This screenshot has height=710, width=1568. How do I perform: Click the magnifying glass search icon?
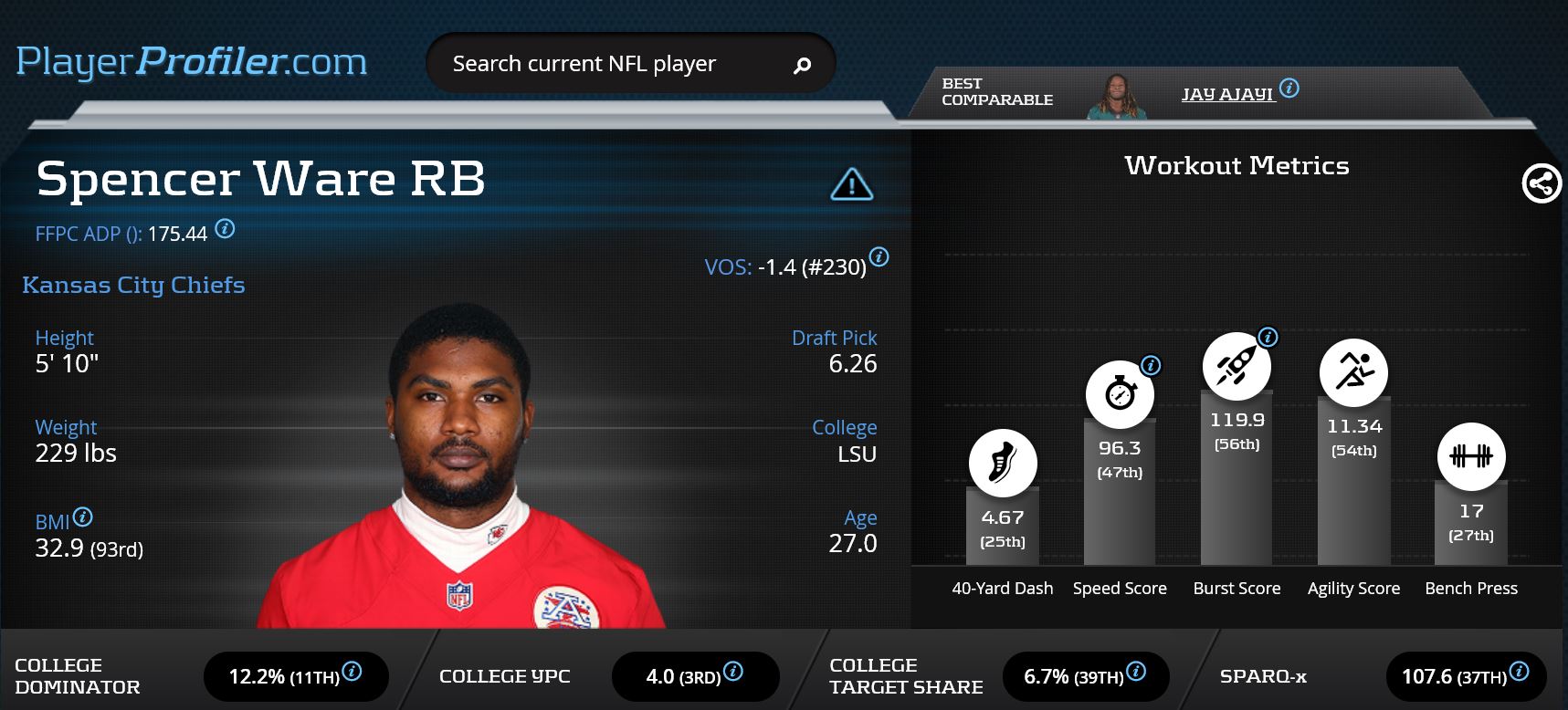pyautogui.click(x=802, y=65)
